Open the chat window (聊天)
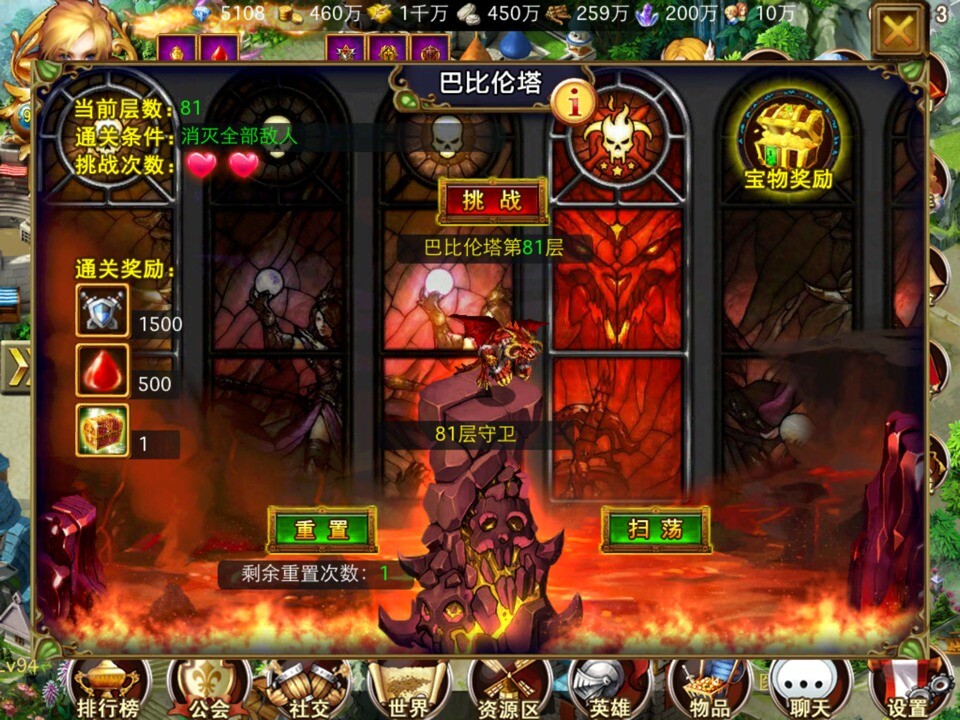Screen dimensions: 960x720 (x=808, y=690)
